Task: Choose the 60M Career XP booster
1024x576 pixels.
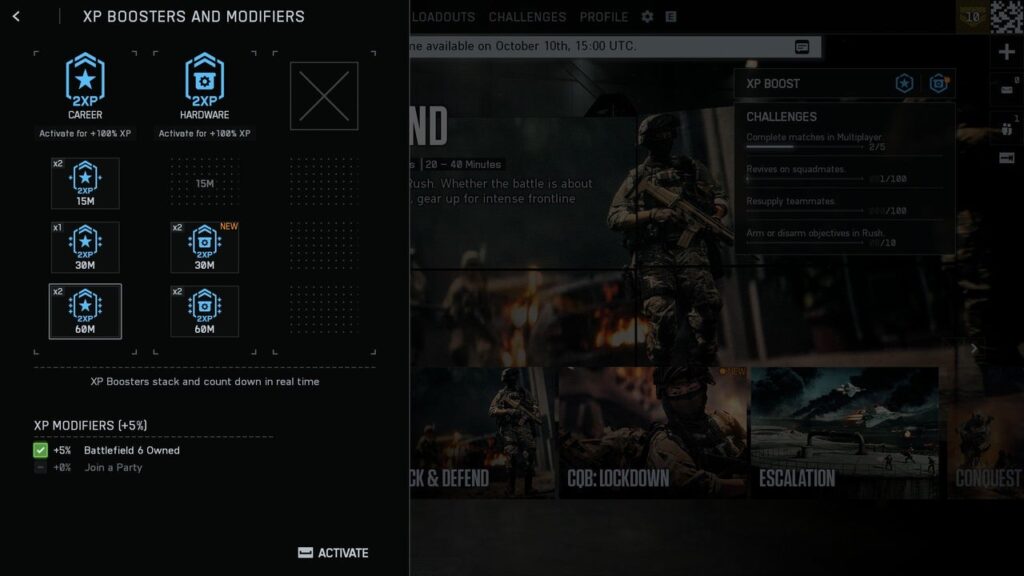Action: coord(85,311)
